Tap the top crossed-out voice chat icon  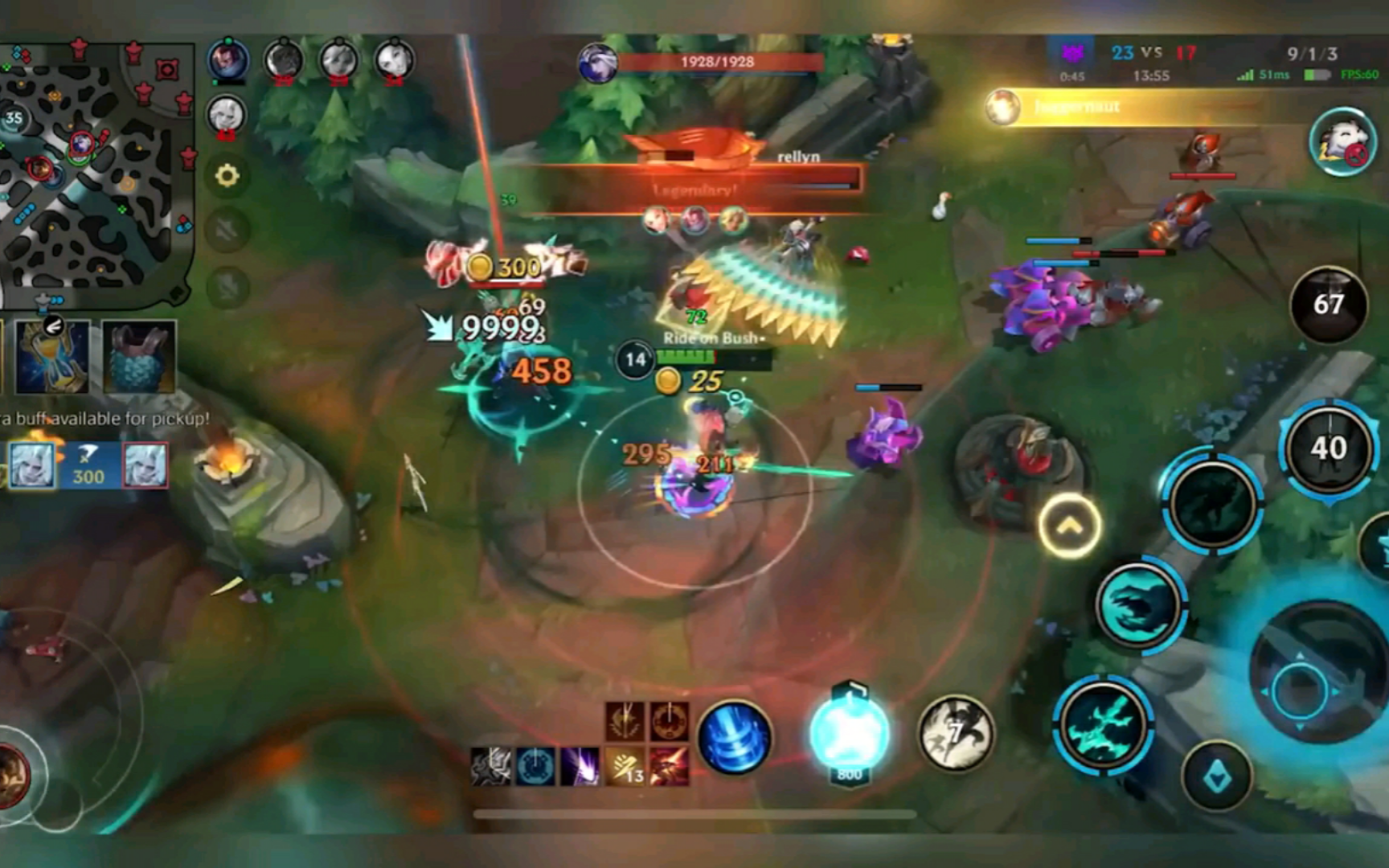pos(227,231)
